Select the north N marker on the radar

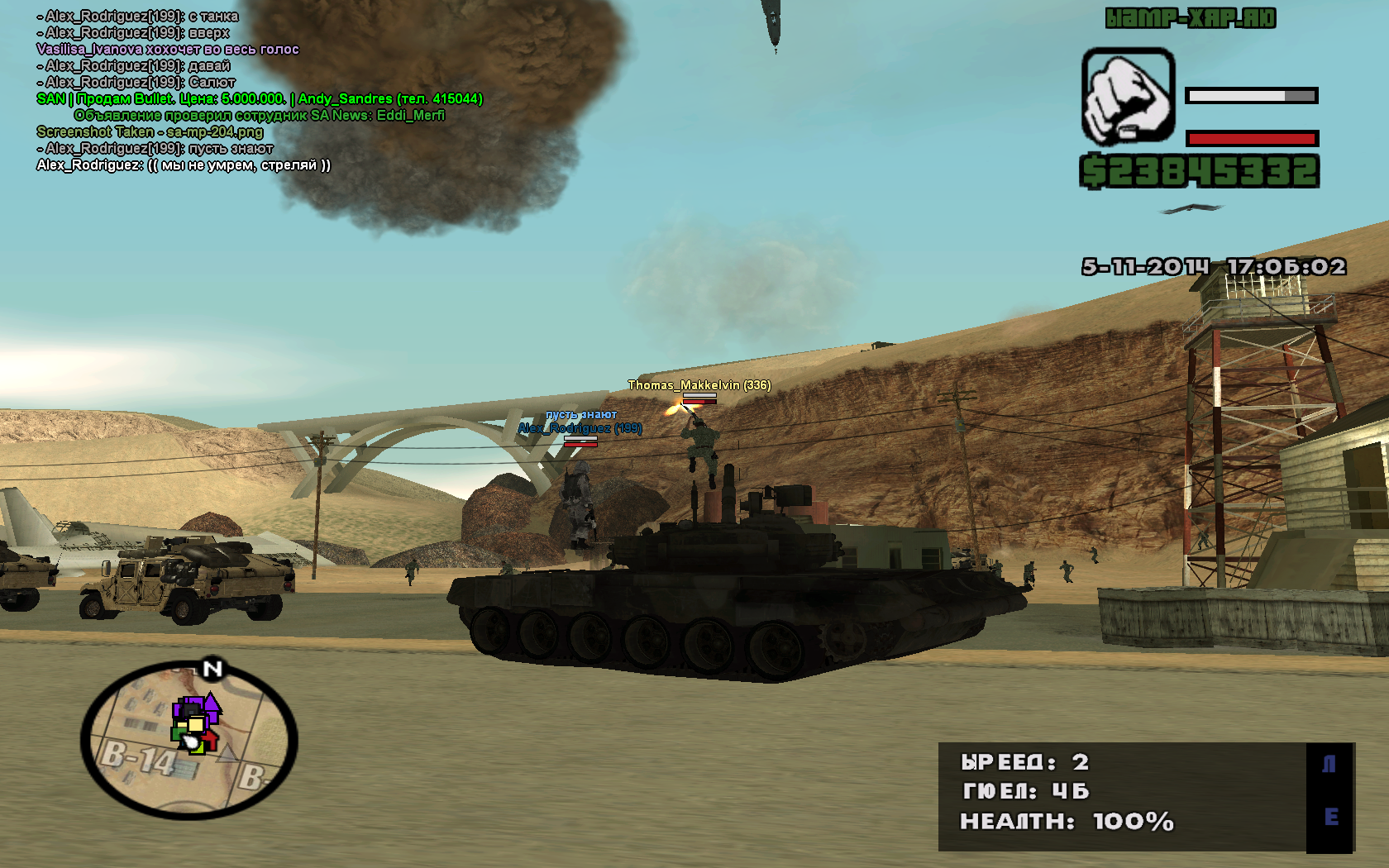tap(212, 669)
